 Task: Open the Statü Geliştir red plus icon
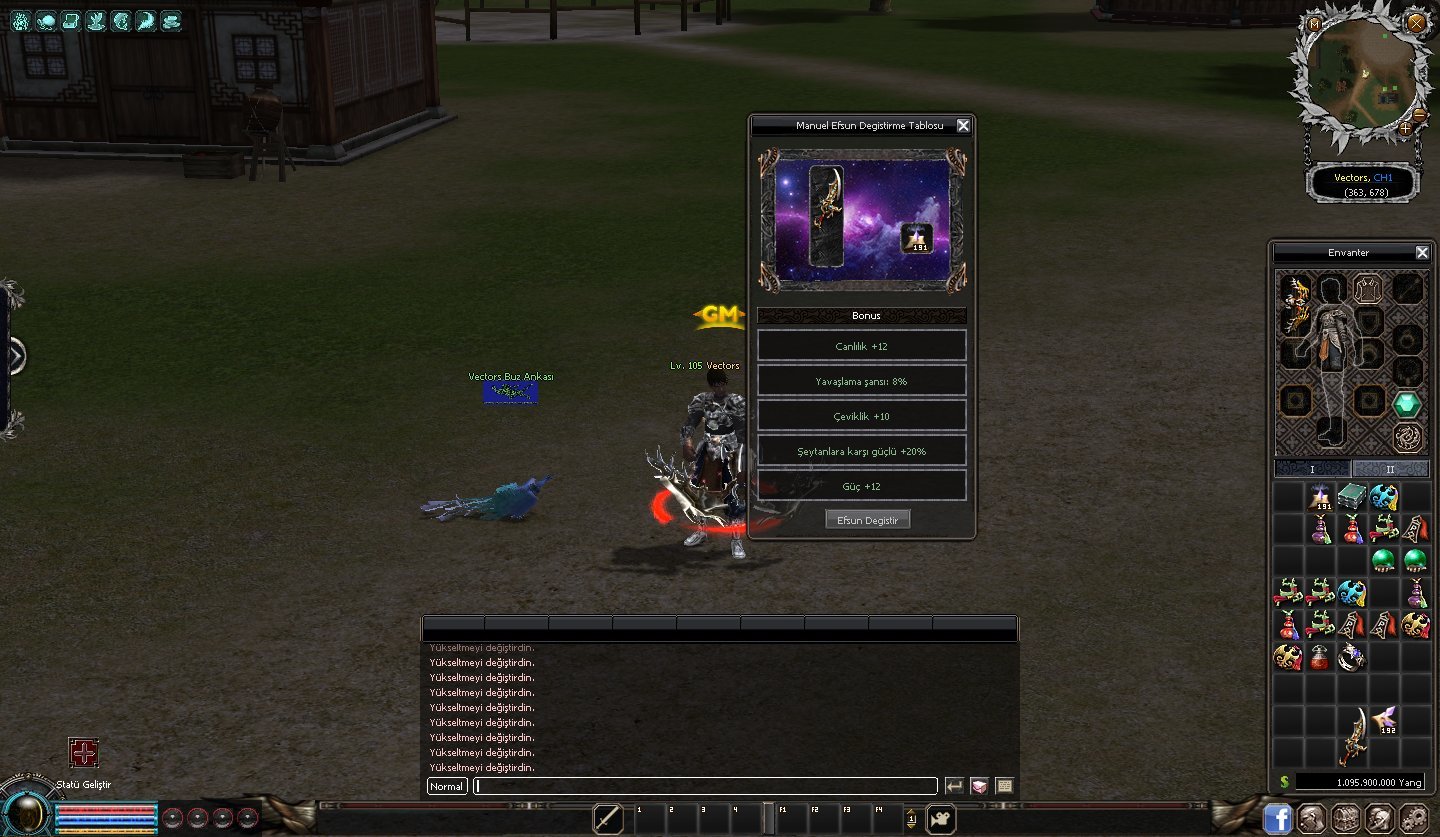pos(83,752)
